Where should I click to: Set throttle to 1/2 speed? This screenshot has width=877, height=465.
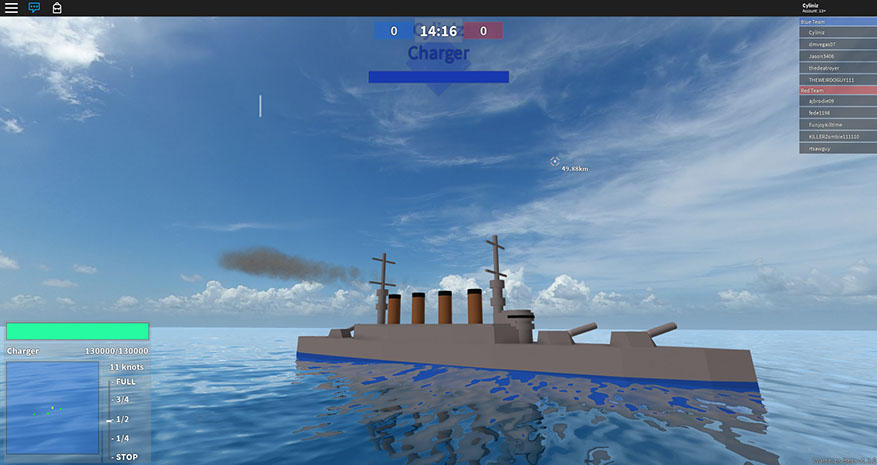click(122, 419)
